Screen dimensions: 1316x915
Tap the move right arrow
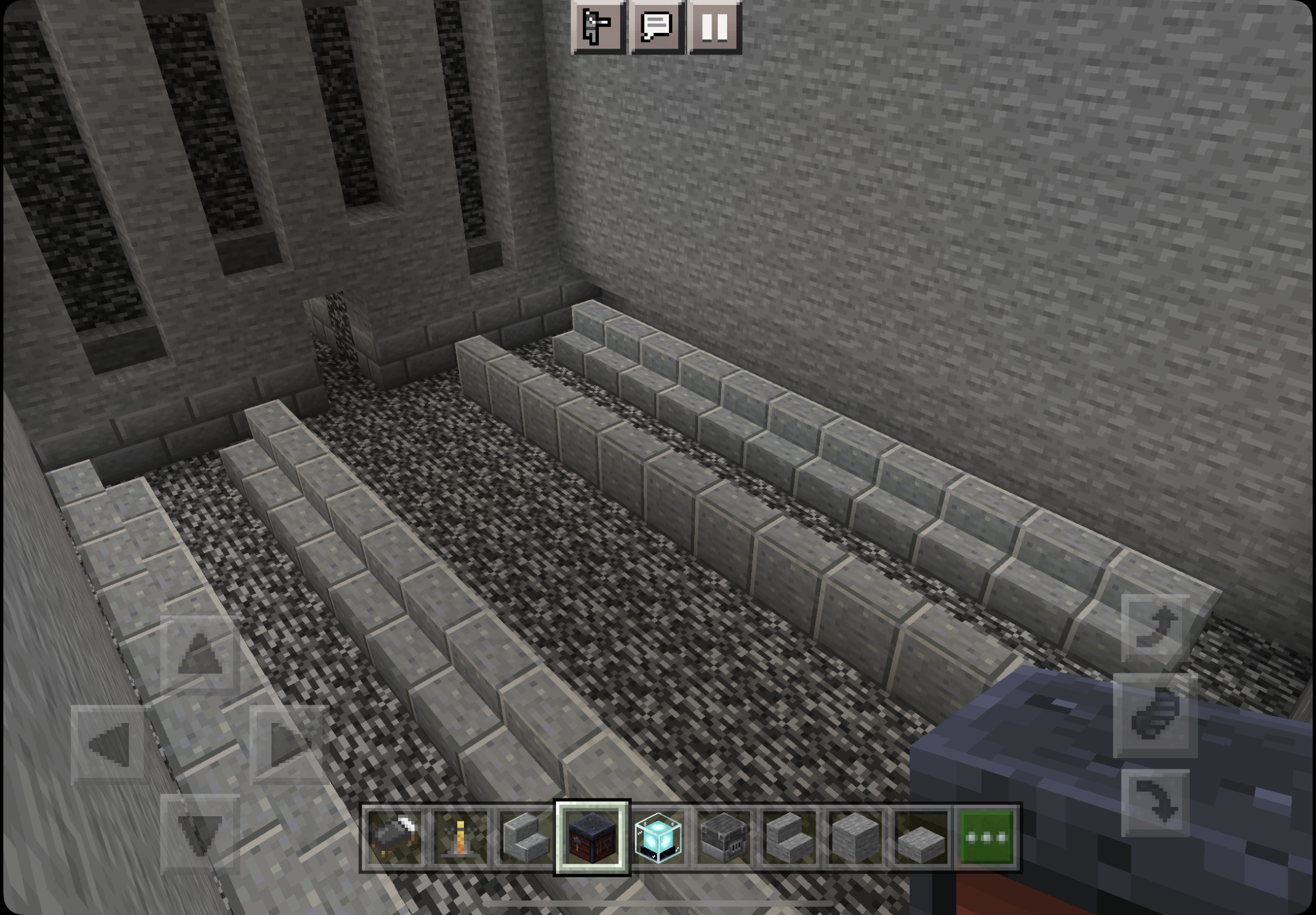coord(289,744)
